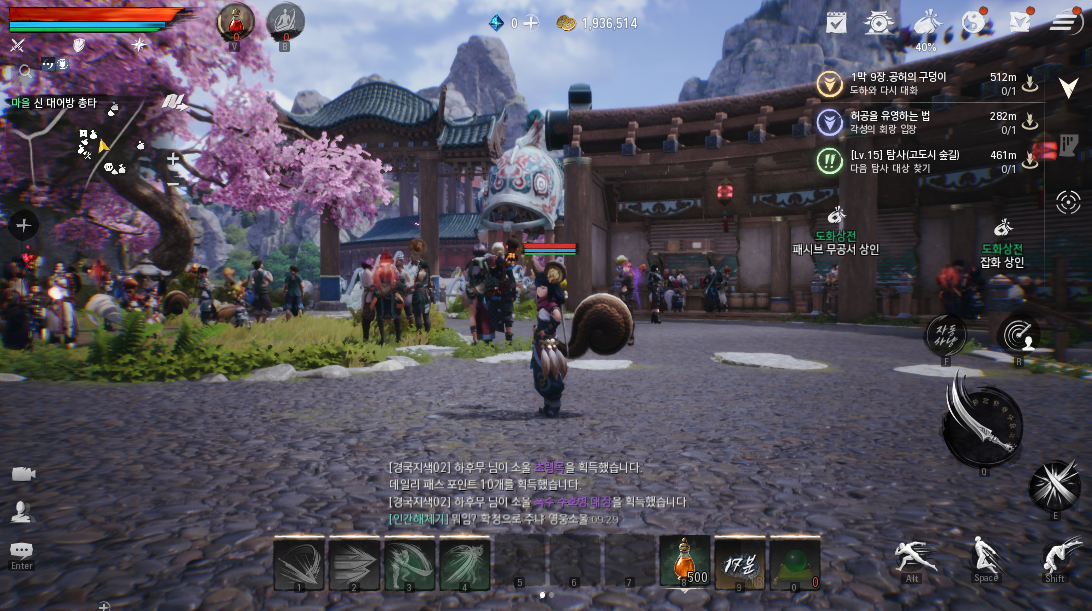Open the yin-yang symbol menu
This screenshot has height=611, width=1092.
click(x=973, y=22)
